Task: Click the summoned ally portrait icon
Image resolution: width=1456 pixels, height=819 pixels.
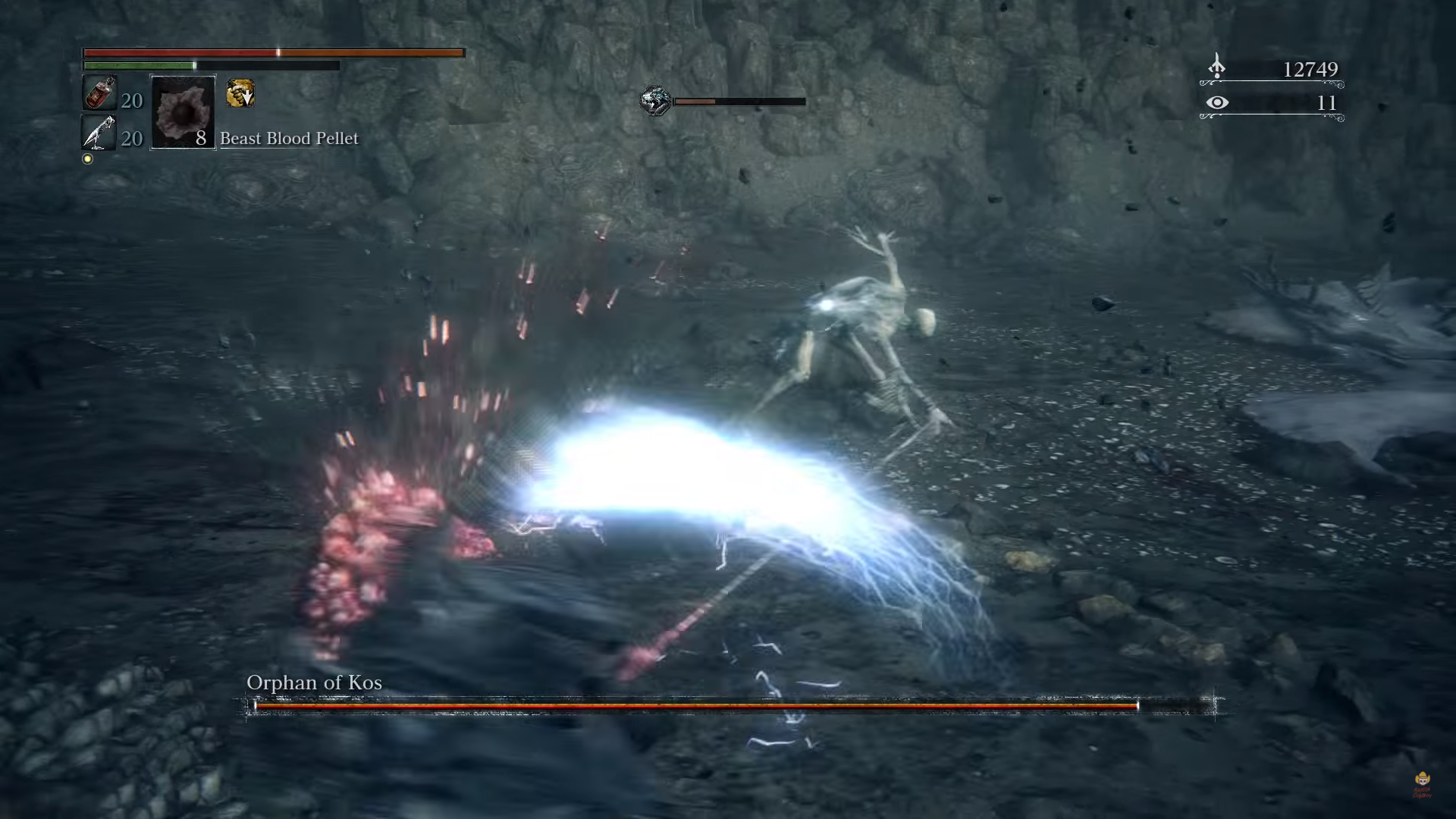Action: coord(655,101)
